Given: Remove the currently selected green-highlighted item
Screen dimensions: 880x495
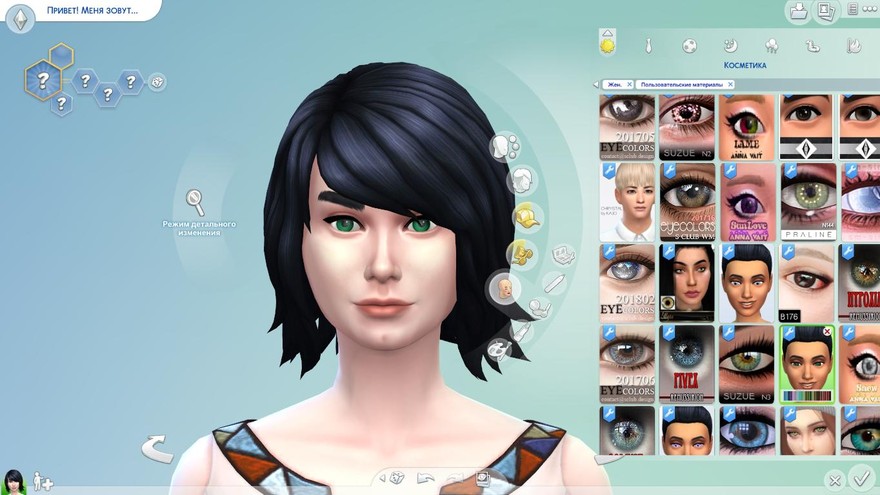Looking at the screenshot, I should click(x=827, y=331).
